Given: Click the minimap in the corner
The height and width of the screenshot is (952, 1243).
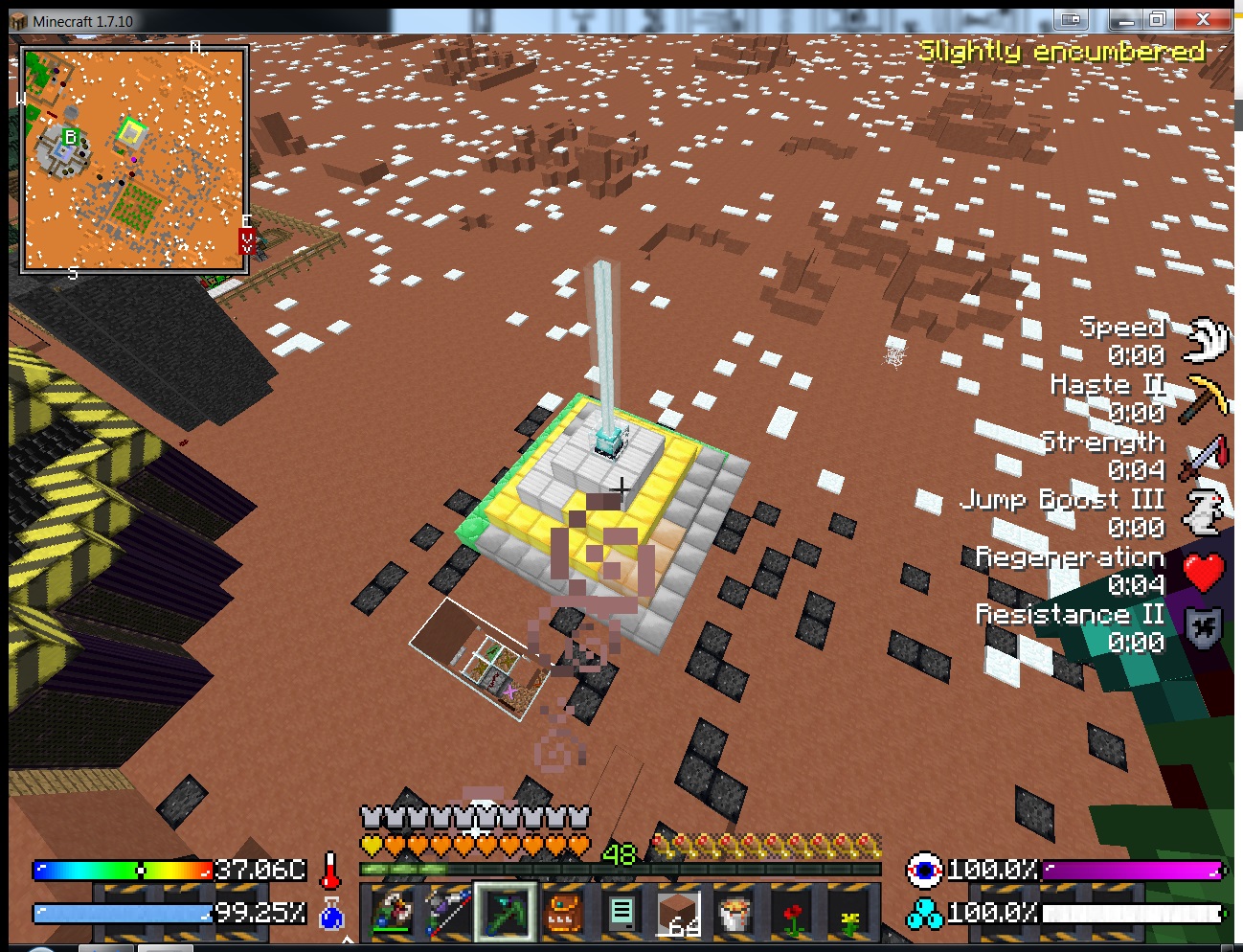Looking at the screenshot, I should 134,160.
